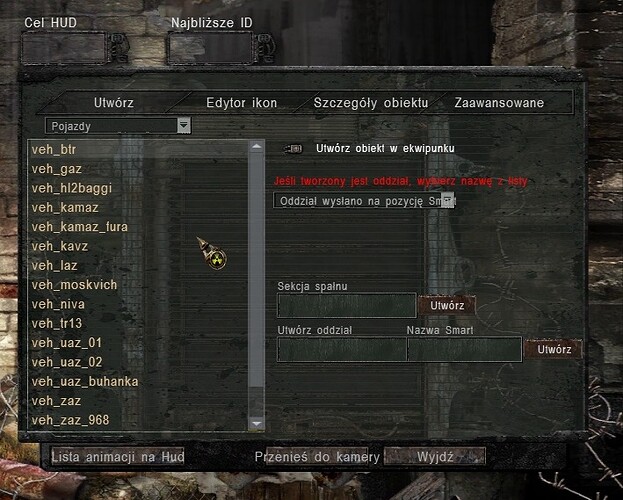Click the Przenieś do kamery button
Screen dimensions: 623x500
[316, 457]
